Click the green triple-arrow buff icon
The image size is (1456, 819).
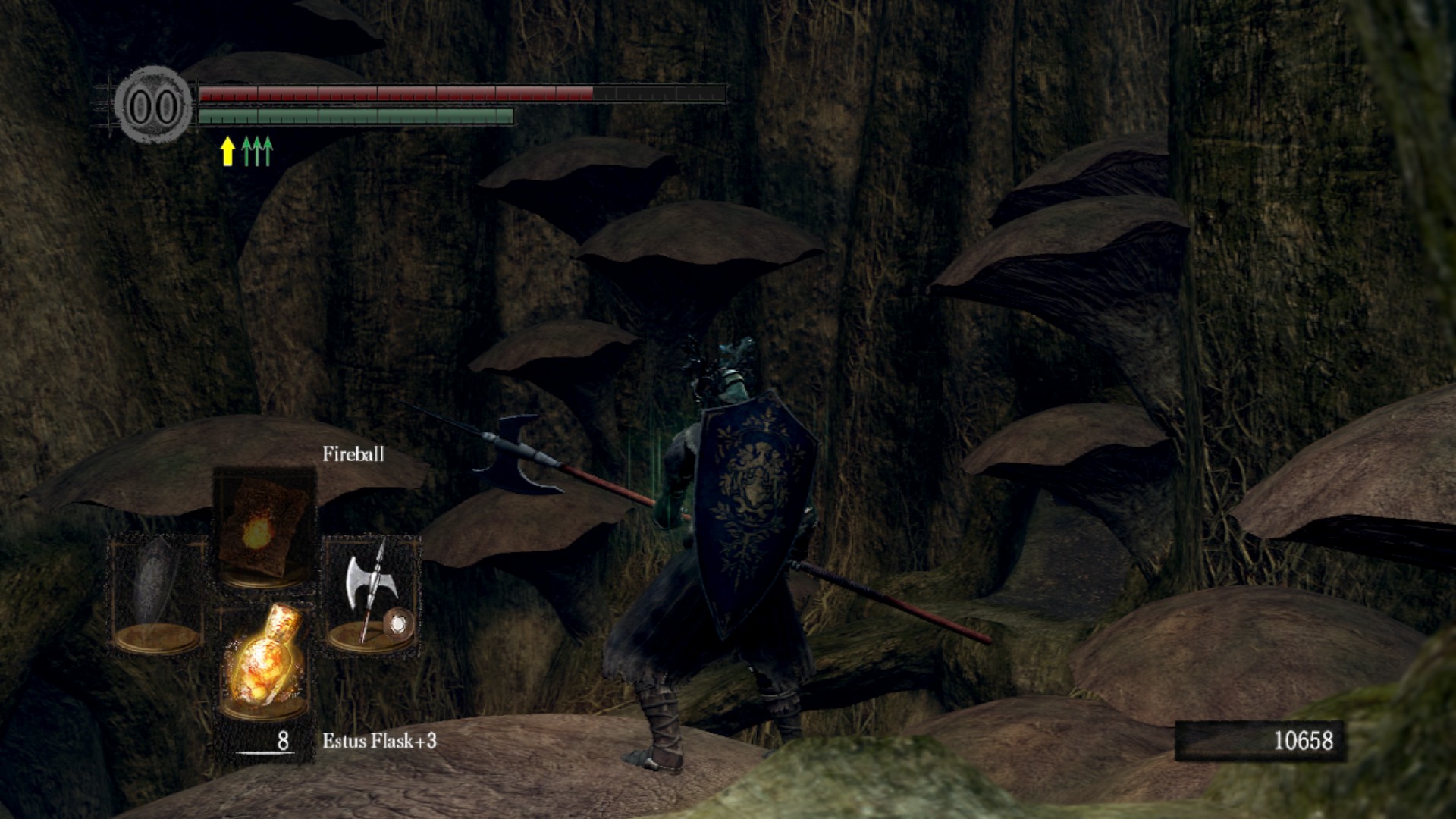pos(256,150)
